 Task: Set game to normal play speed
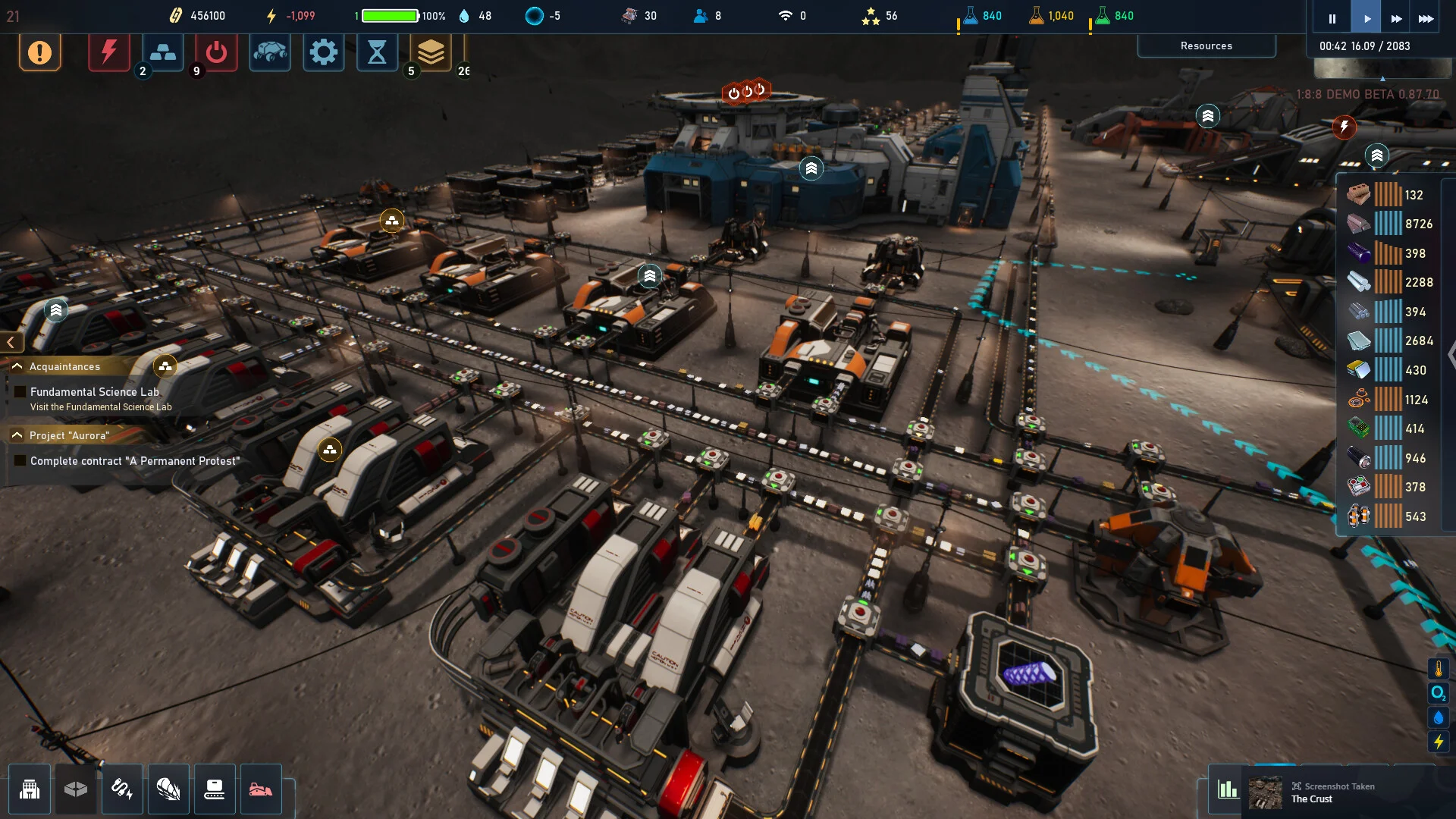point(1367,18)
